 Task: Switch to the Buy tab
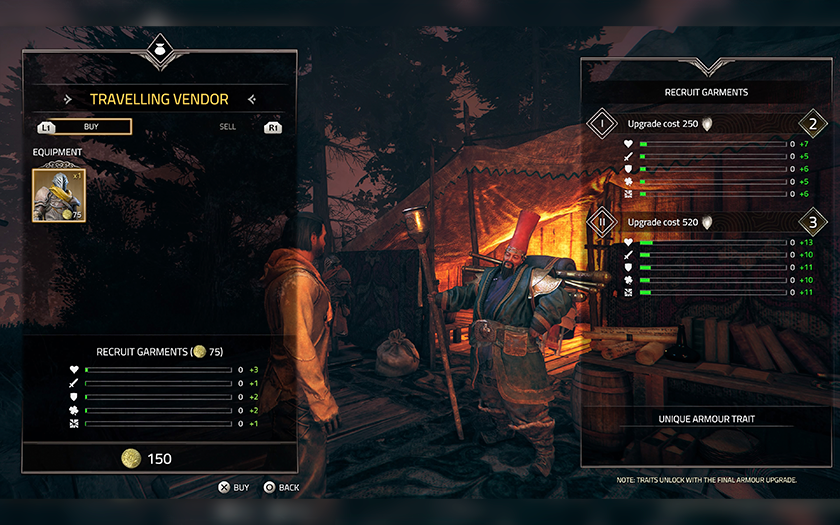click(91, 127)
